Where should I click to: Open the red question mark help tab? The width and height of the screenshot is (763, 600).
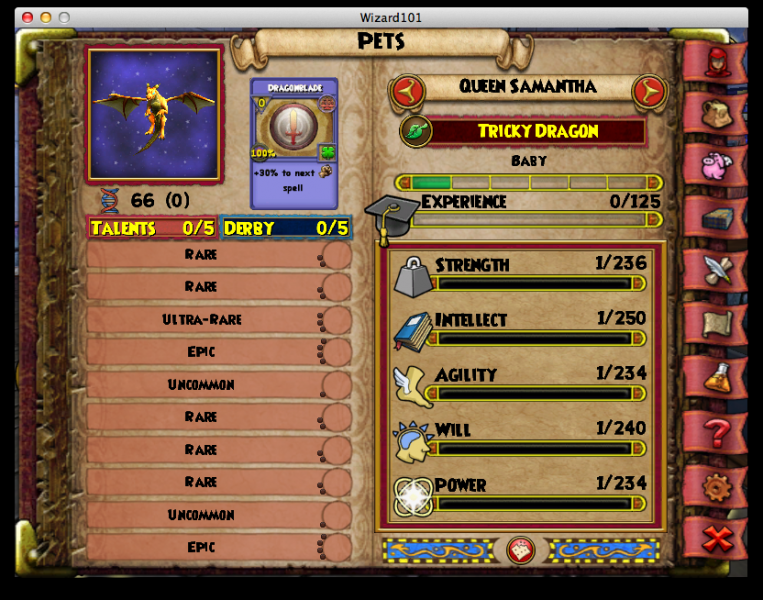(716, 432)
